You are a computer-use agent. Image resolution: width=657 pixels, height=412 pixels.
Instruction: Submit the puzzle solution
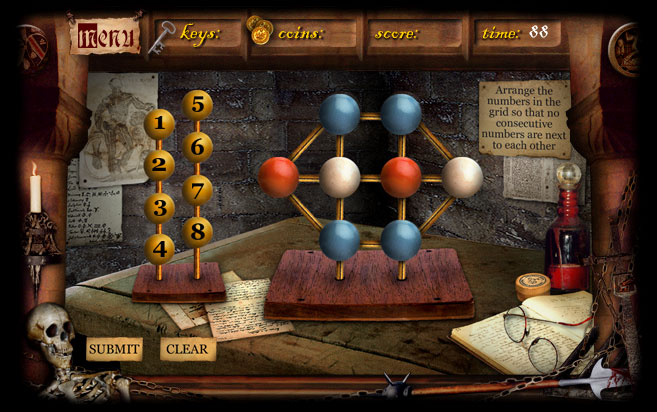[x=113, y=349]
